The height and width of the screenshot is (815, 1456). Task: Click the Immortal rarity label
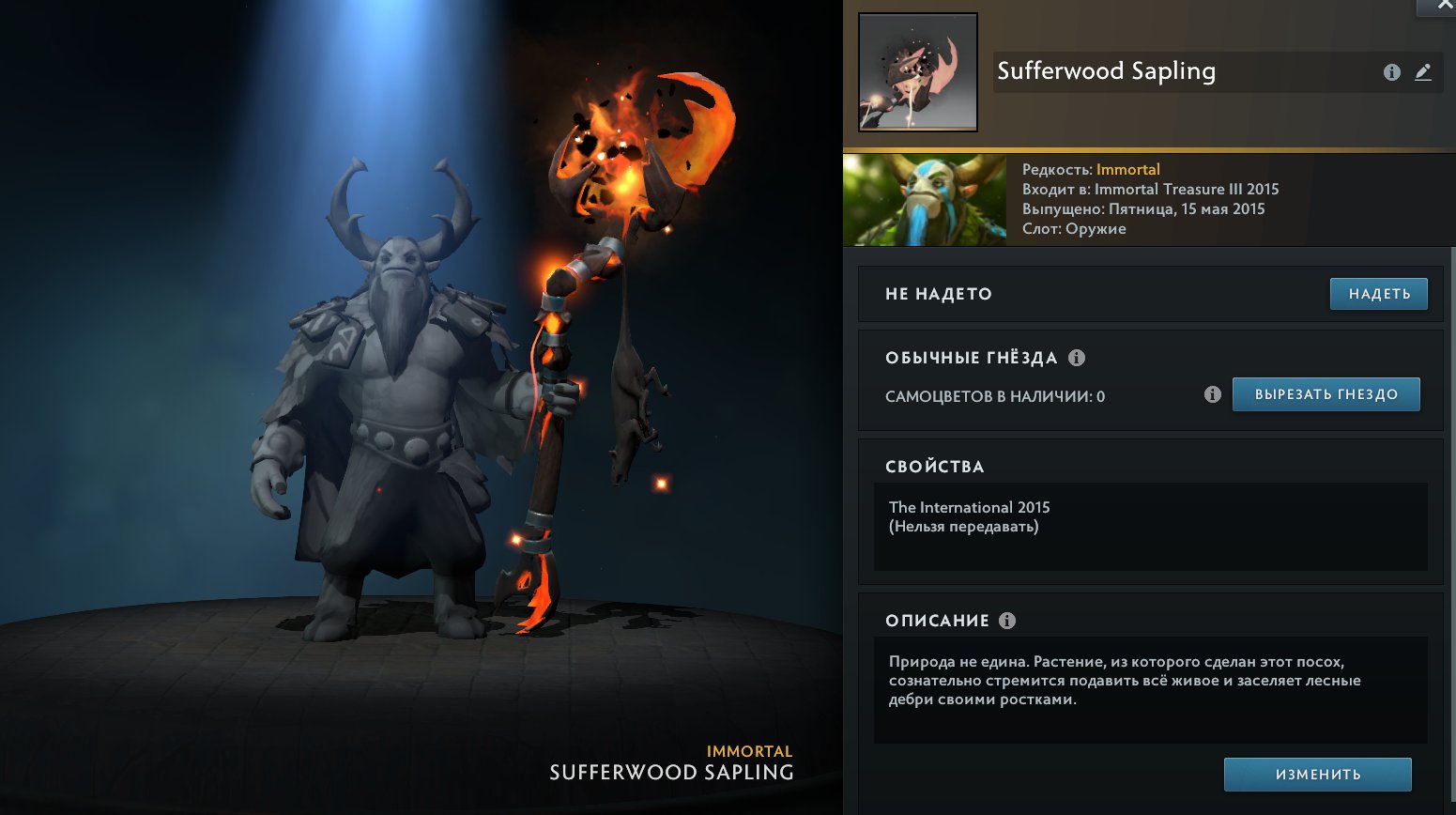coord(1128,169)
